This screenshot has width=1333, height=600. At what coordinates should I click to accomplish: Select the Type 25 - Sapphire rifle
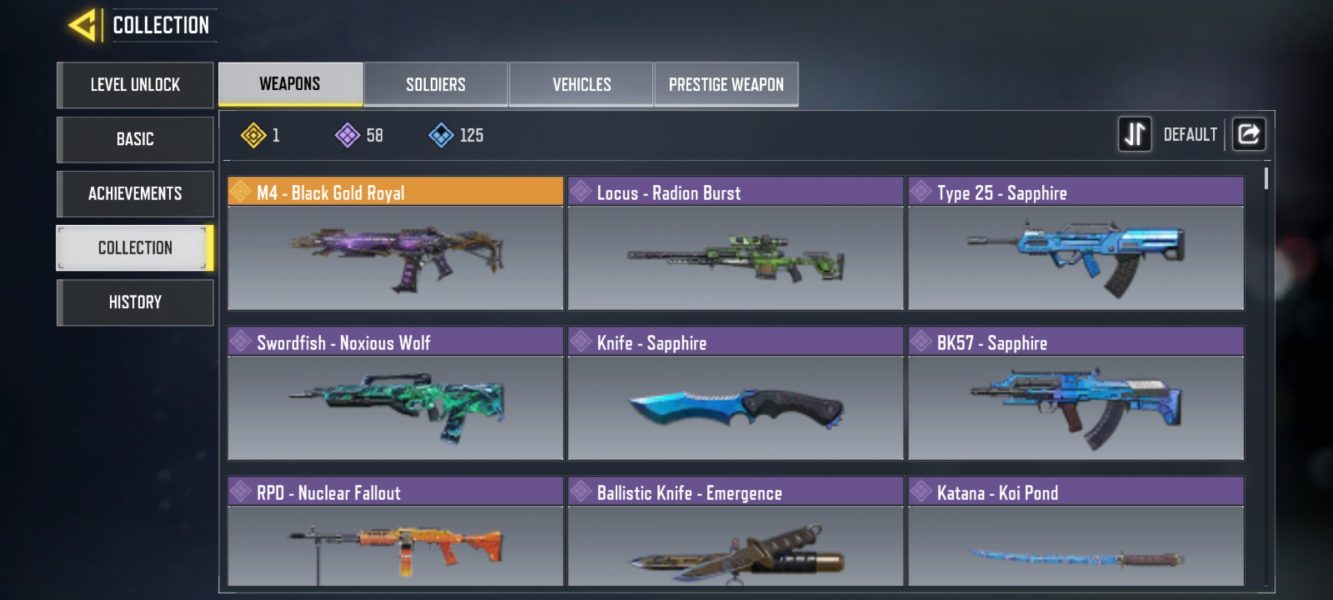tap(1075, 245)
